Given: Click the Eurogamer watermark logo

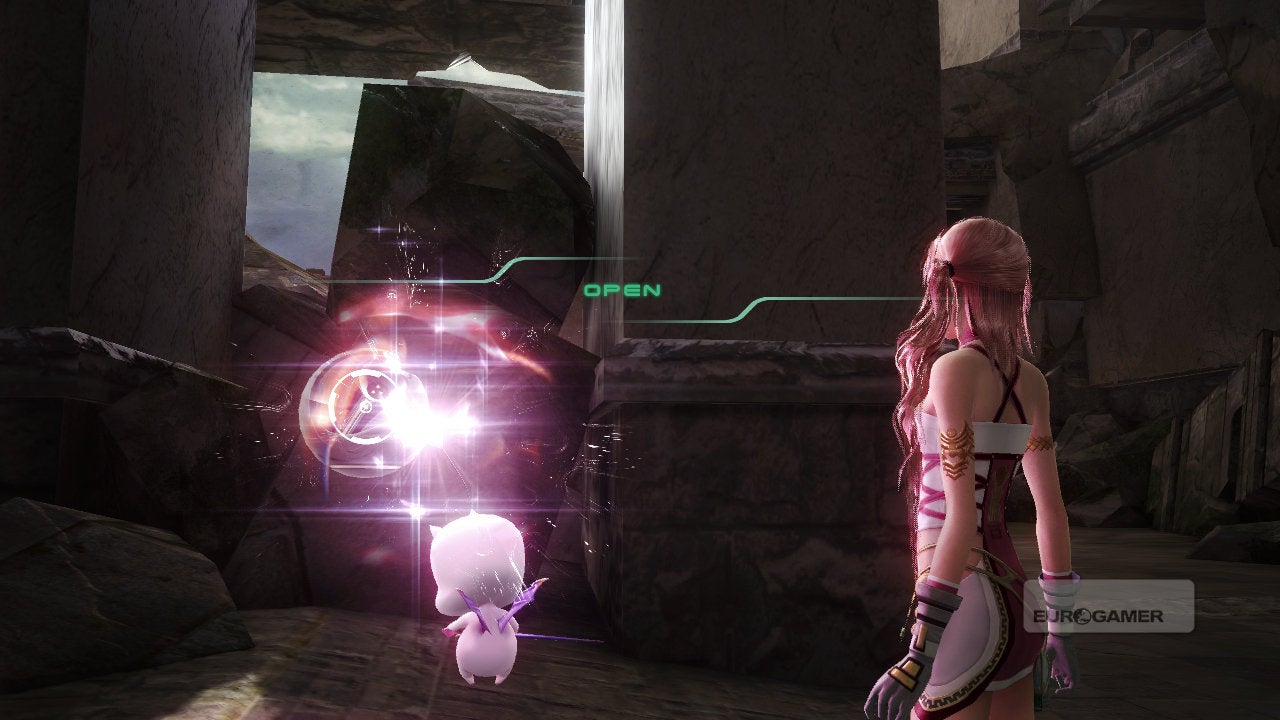Looking at the screenshot, I should (x=1108, y=607).
